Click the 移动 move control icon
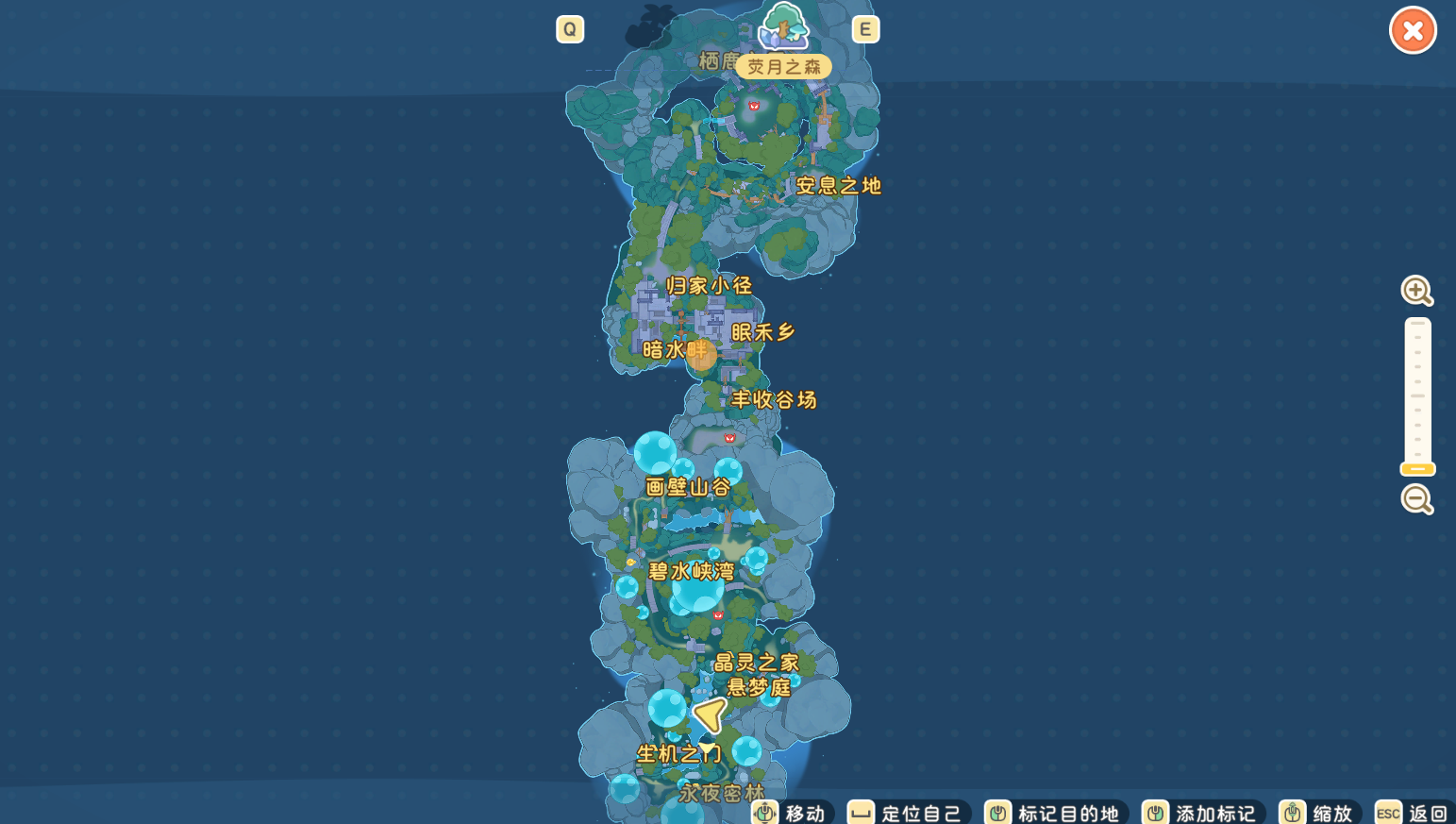This screenshot has width=1456, height=824. point(765,812)
